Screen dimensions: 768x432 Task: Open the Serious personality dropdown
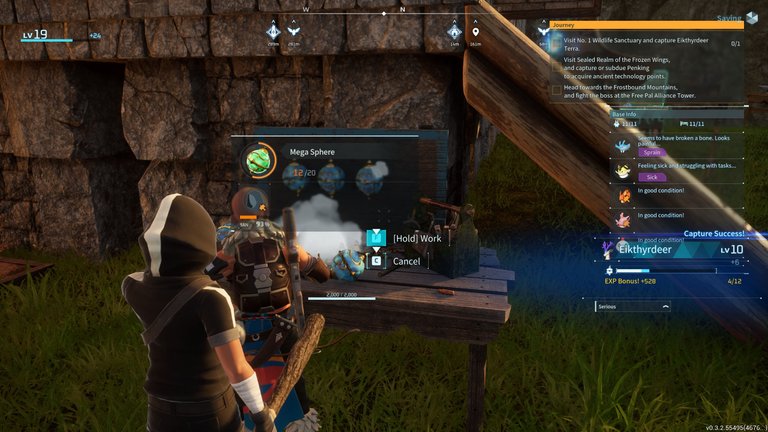[x=632, y=307]
